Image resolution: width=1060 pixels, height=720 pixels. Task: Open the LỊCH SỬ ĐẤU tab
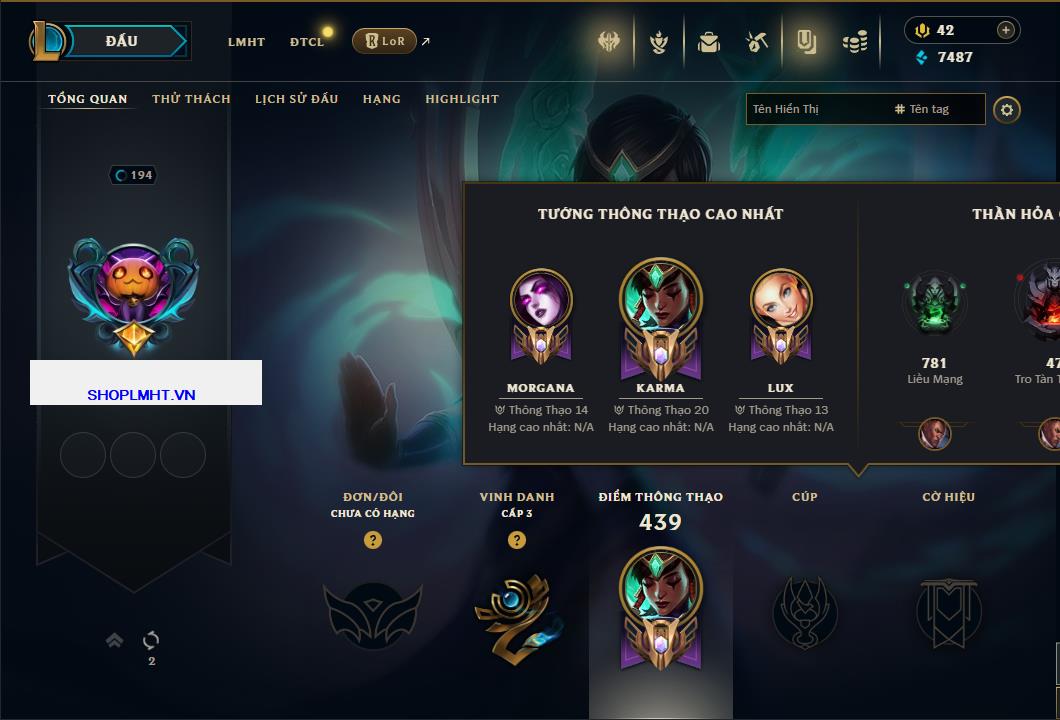pos(296,99)
